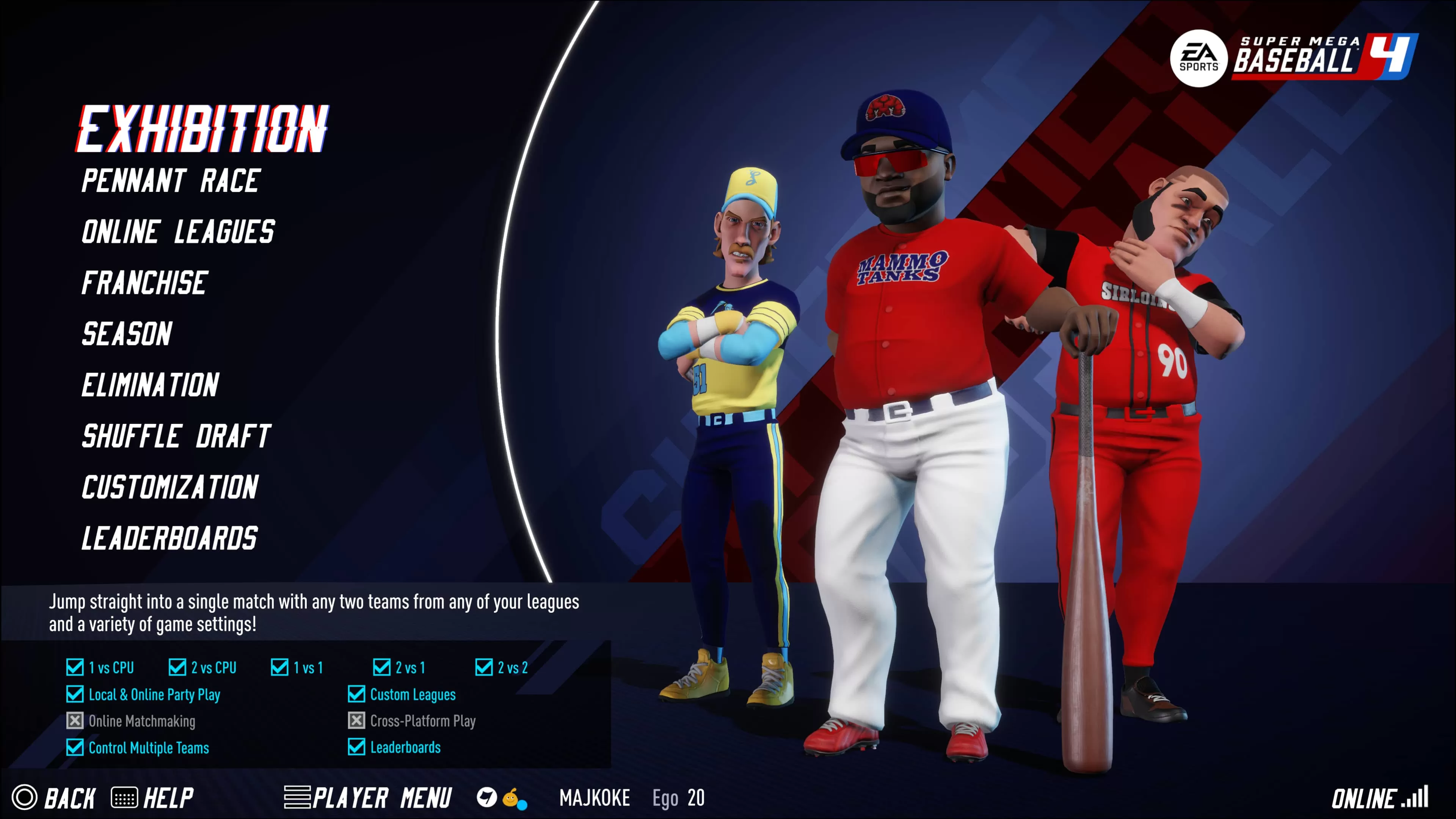Image resolution: width=1456 pixels, height=819 pixels.
Task: Choose Online Leagues from the menu
Action: [x=178, y=232]
